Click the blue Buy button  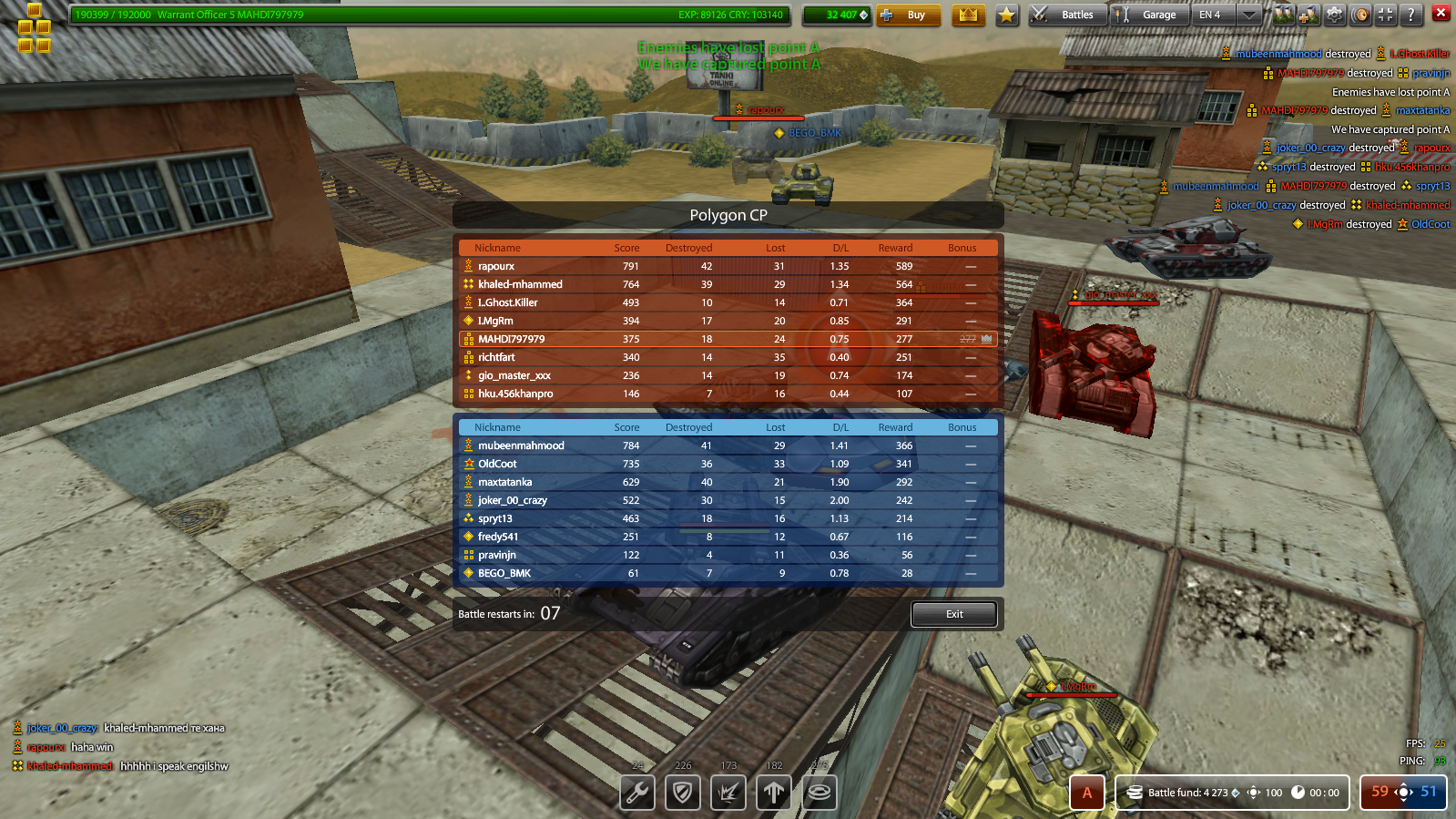(909, 15)
